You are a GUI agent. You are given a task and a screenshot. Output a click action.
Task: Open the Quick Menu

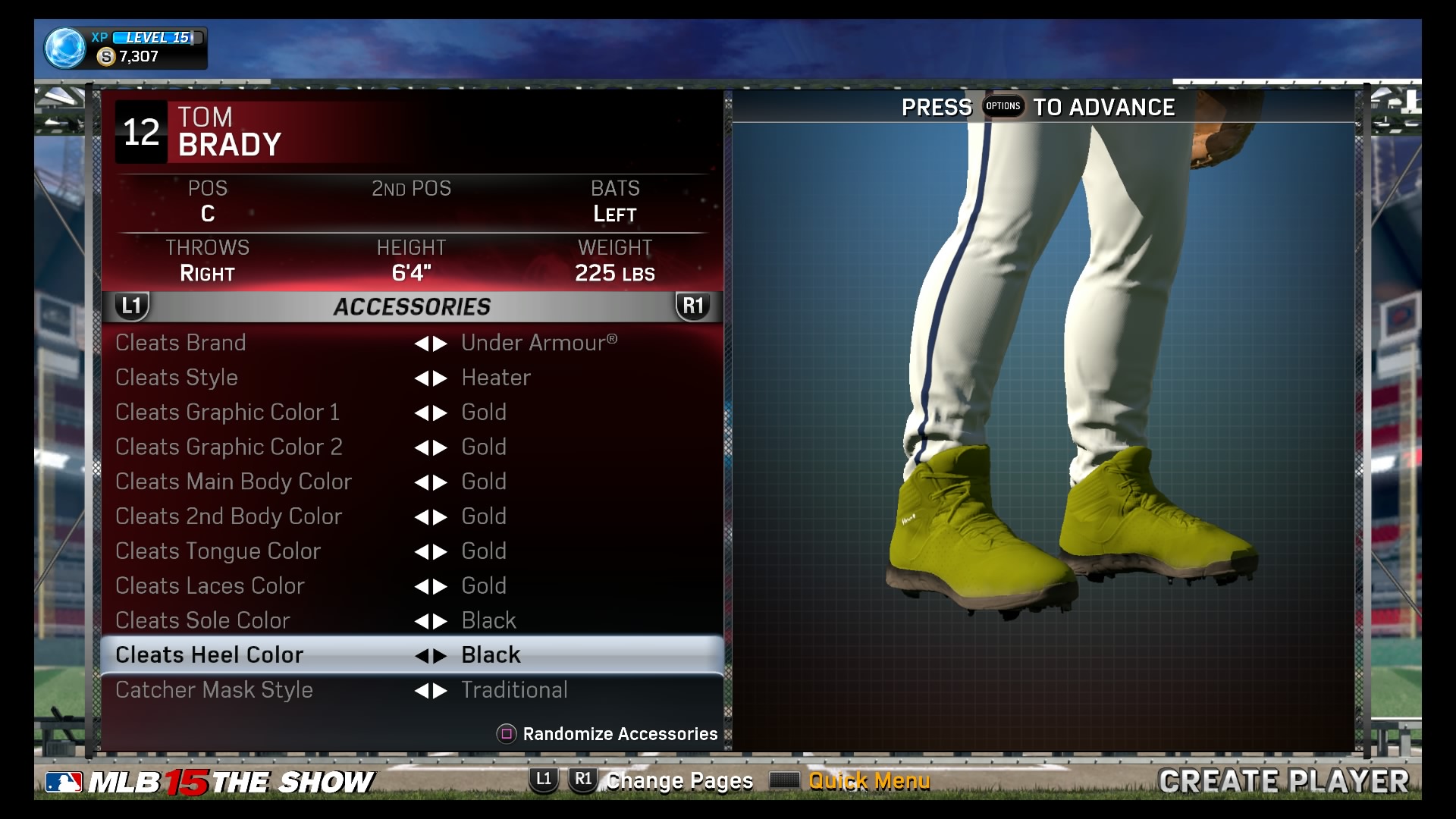[x=868, y=781]
